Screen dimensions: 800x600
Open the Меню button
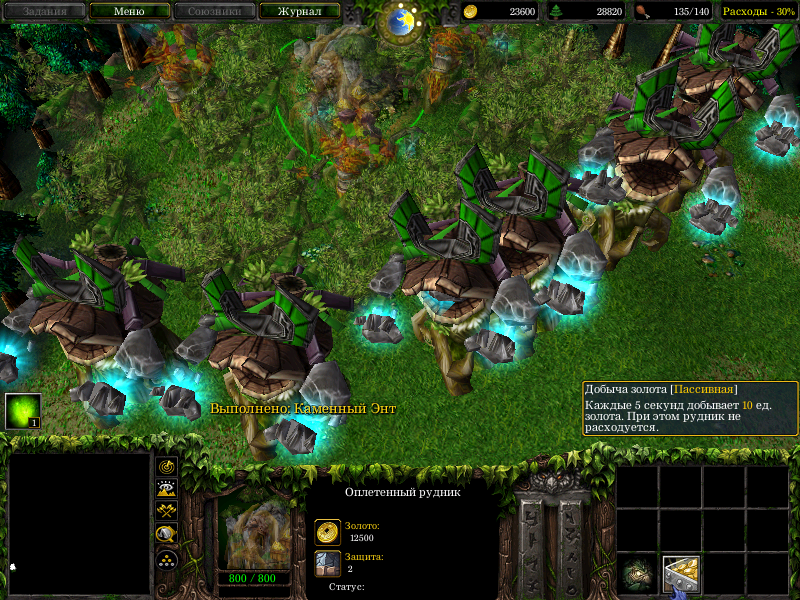[x=129, y=12]
